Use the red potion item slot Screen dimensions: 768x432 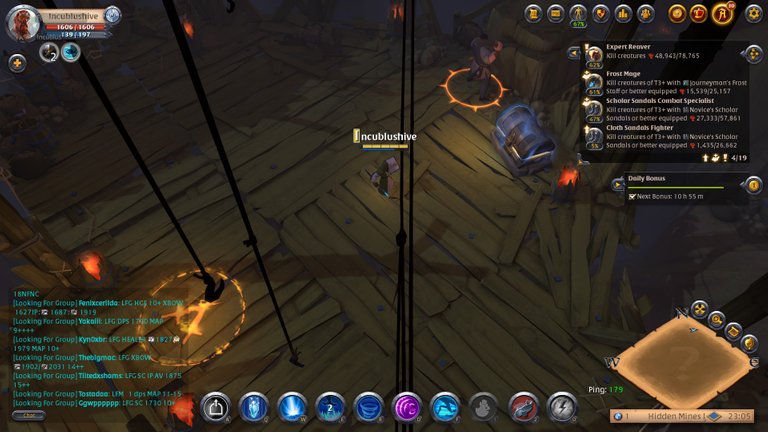tap(523, 406)
